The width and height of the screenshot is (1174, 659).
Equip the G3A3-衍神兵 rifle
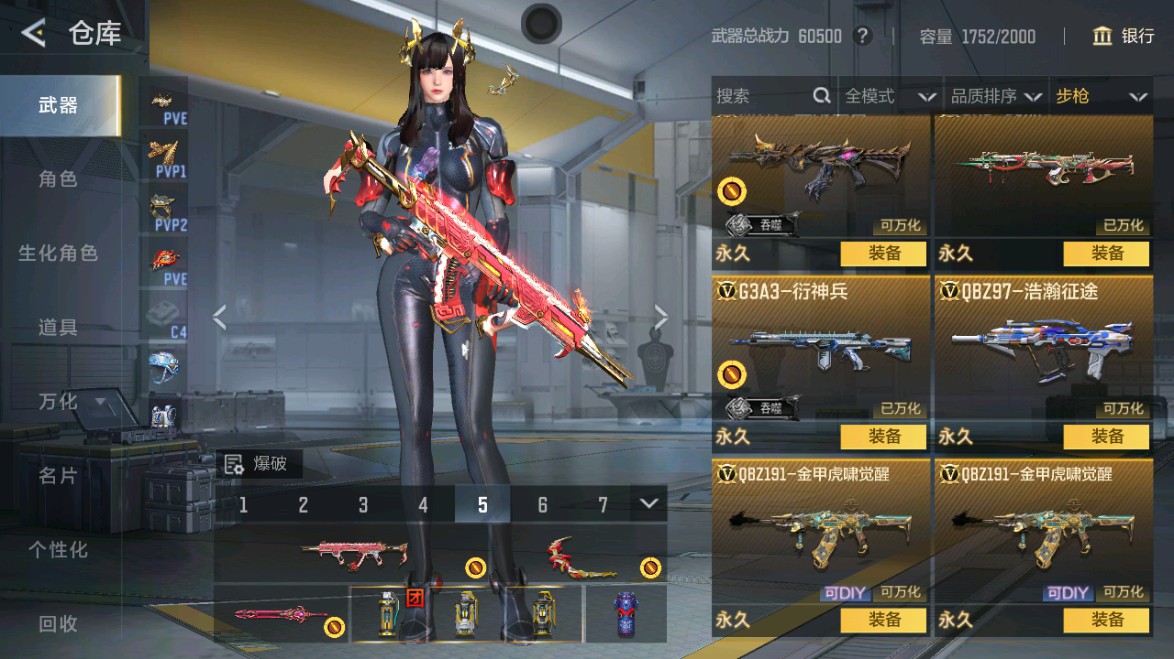coord(884,436)
